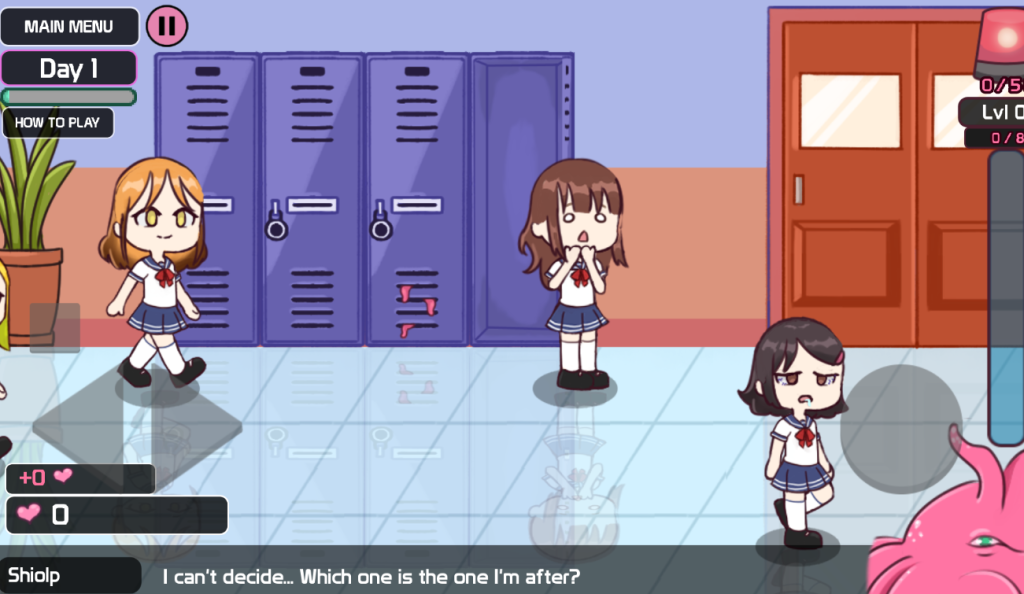Tap the grey diamond movement pad
Image resolution: width=1024 pixels, height=594 pixels.
point(137,424)
